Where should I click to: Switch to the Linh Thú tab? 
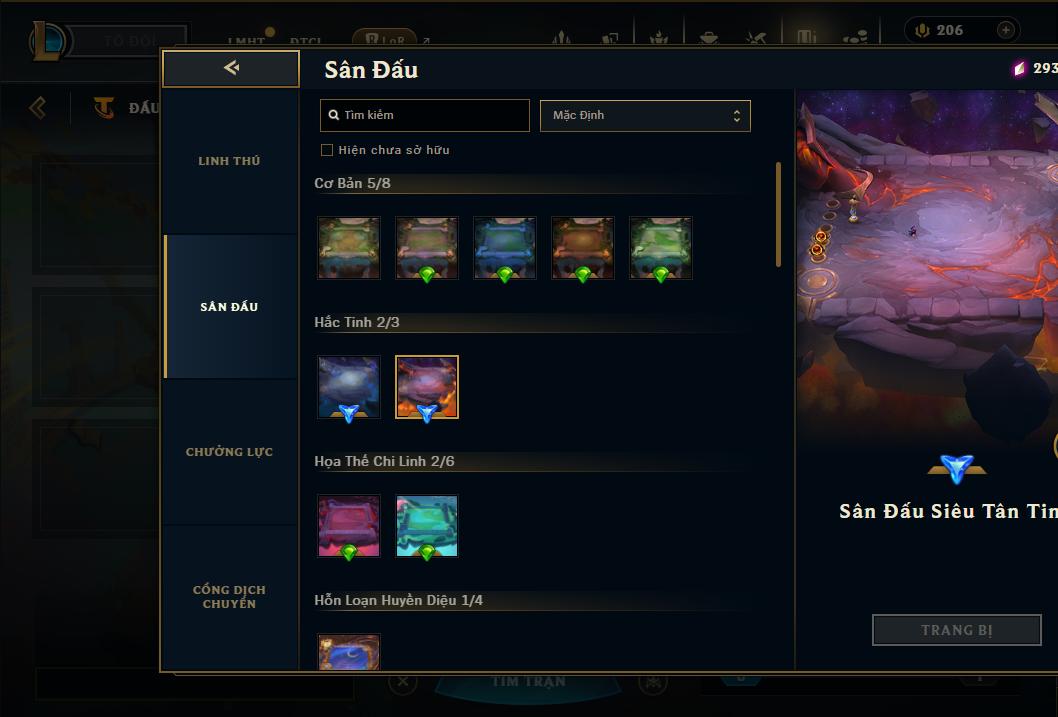coord(229,161)
